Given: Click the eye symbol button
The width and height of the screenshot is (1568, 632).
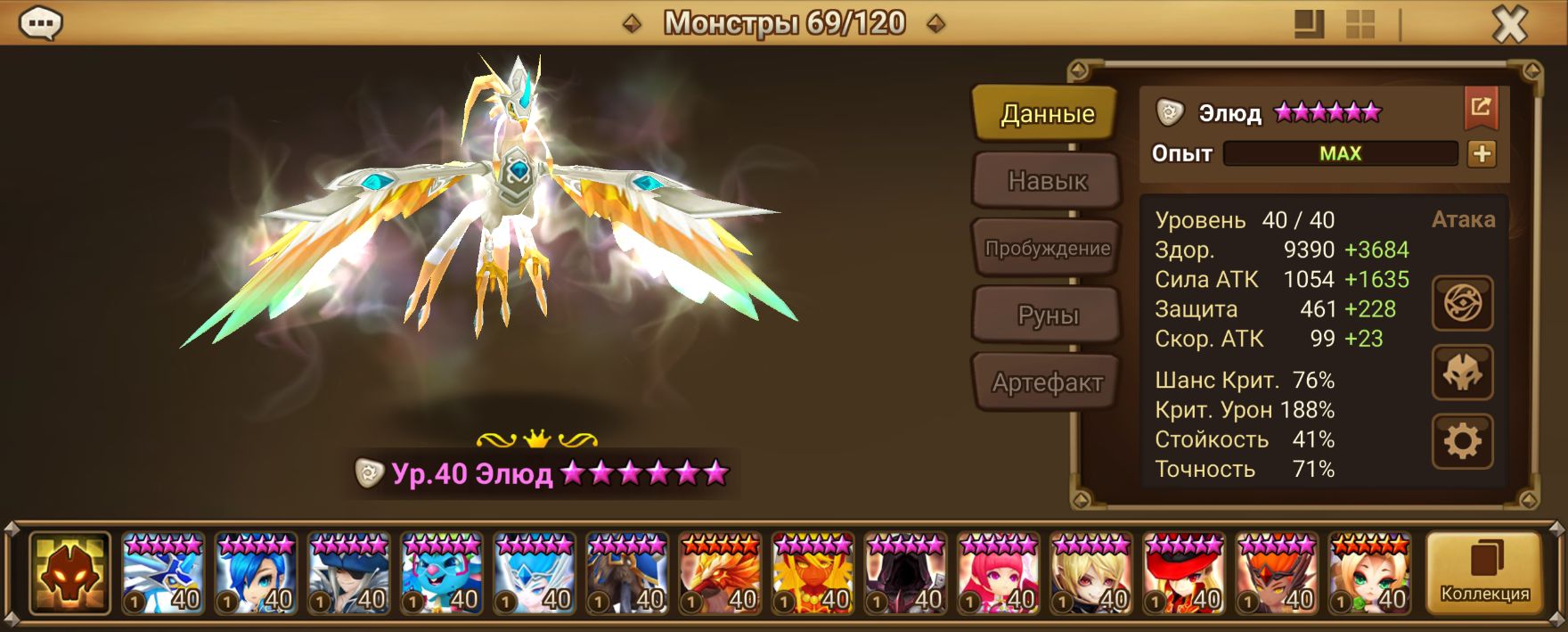Looking at the screenshot, I should point(1462,304).
